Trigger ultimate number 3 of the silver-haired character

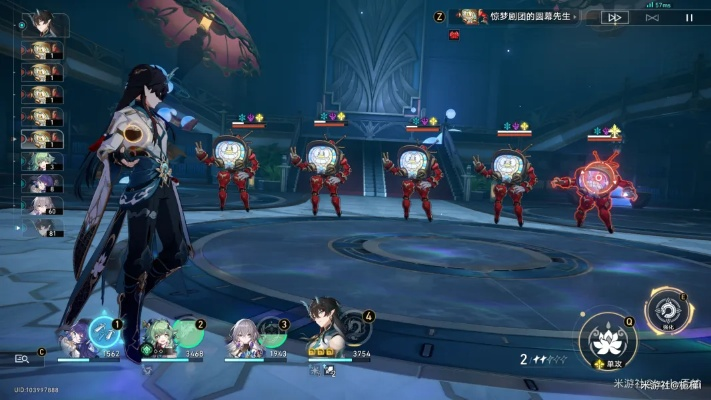coord(272,332)
